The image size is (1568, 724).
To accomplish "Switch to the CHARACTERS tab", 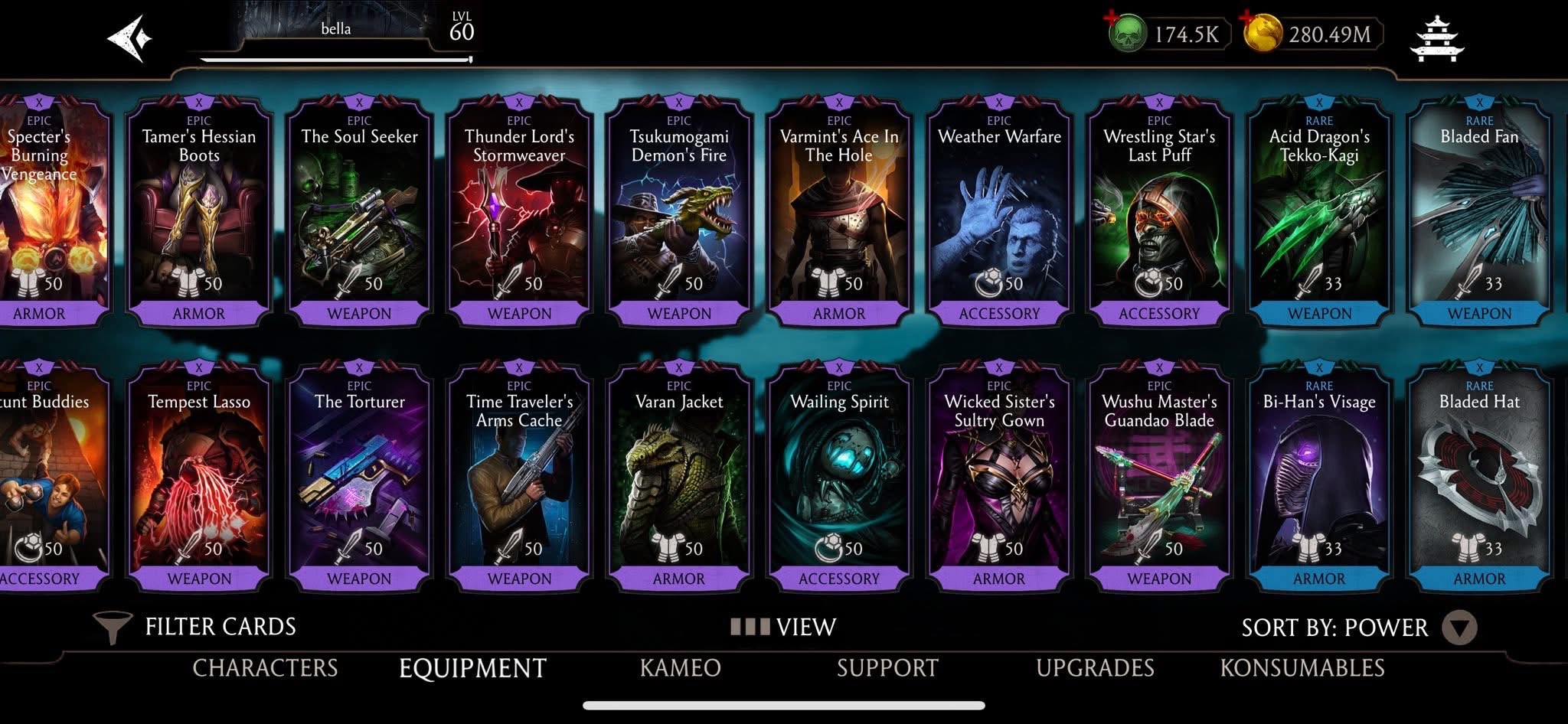I will tap(266, 667).
